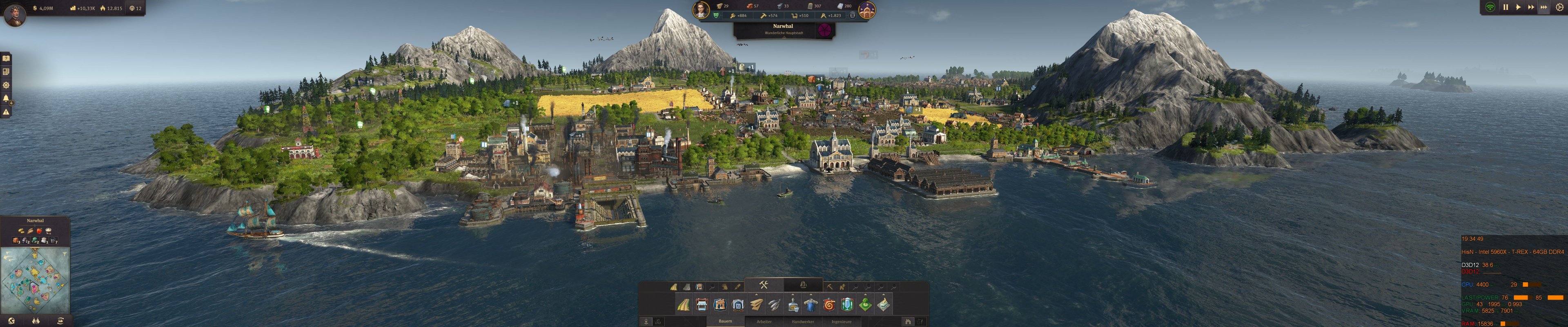The height and width of the screenshot is (327, 1568).
Task: Pause the game speed
Action: [1505, 7]
